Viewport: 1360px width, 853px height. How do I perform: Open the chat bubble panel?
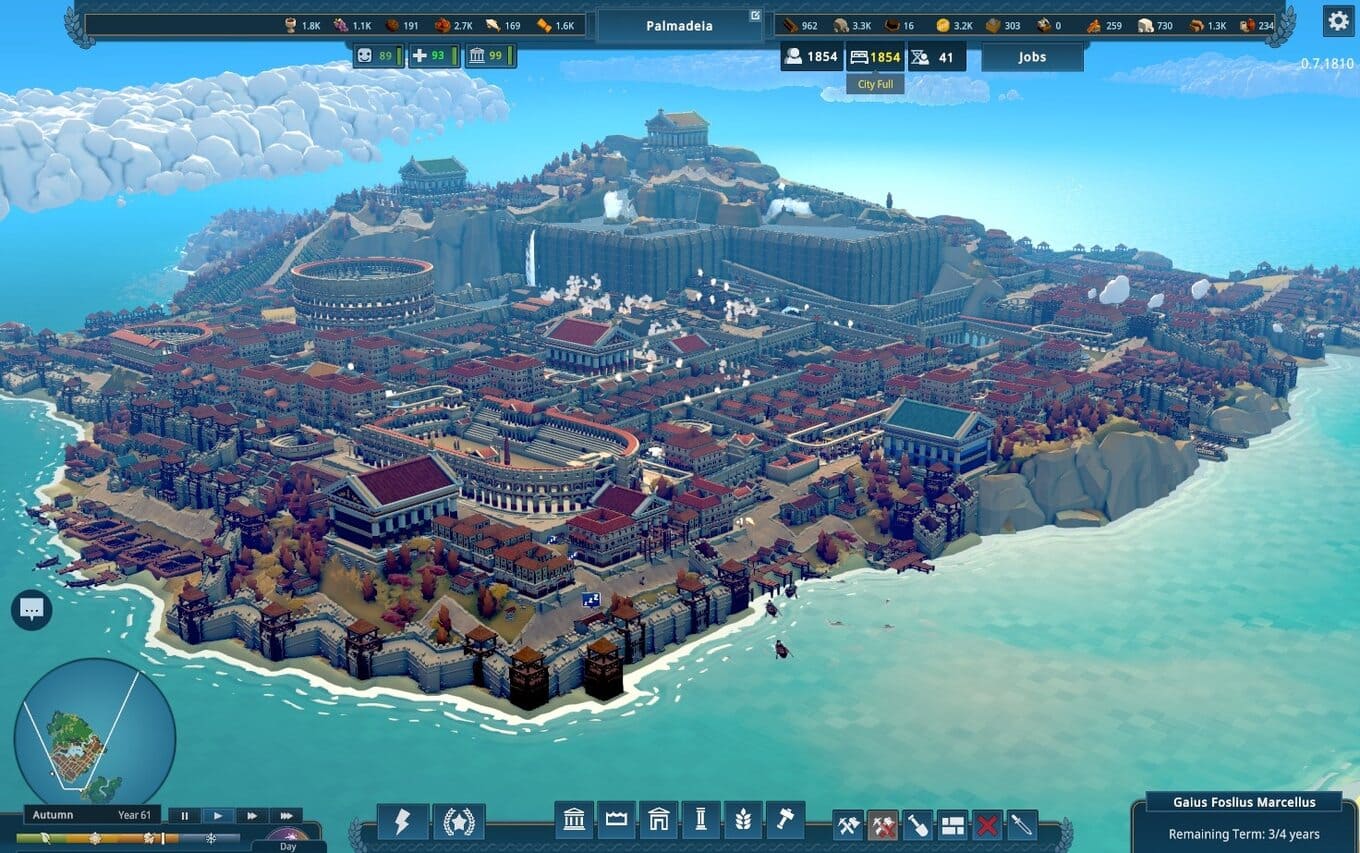32,609
